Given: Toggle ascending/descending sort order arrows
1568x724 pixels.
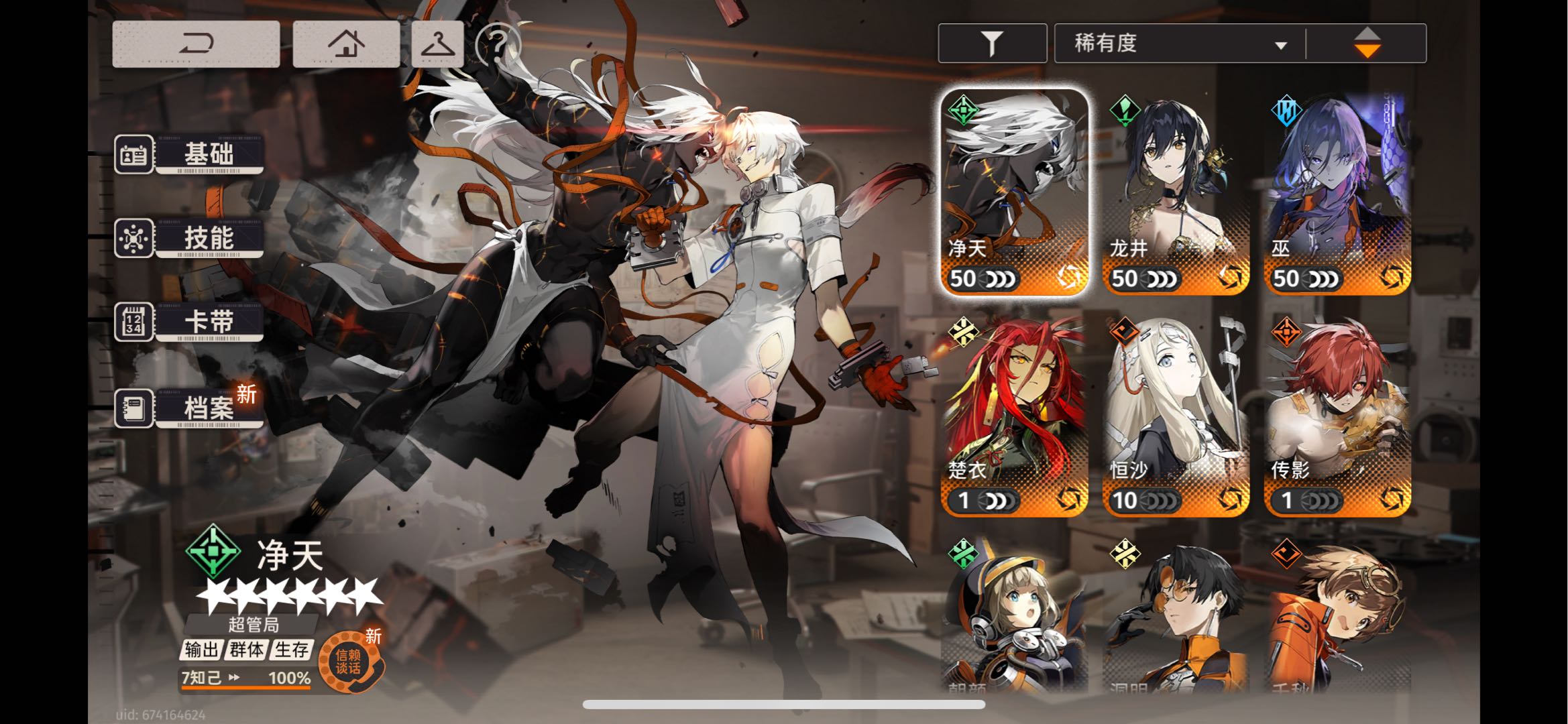Looking at the screenshot, I should pos(1367,44).
